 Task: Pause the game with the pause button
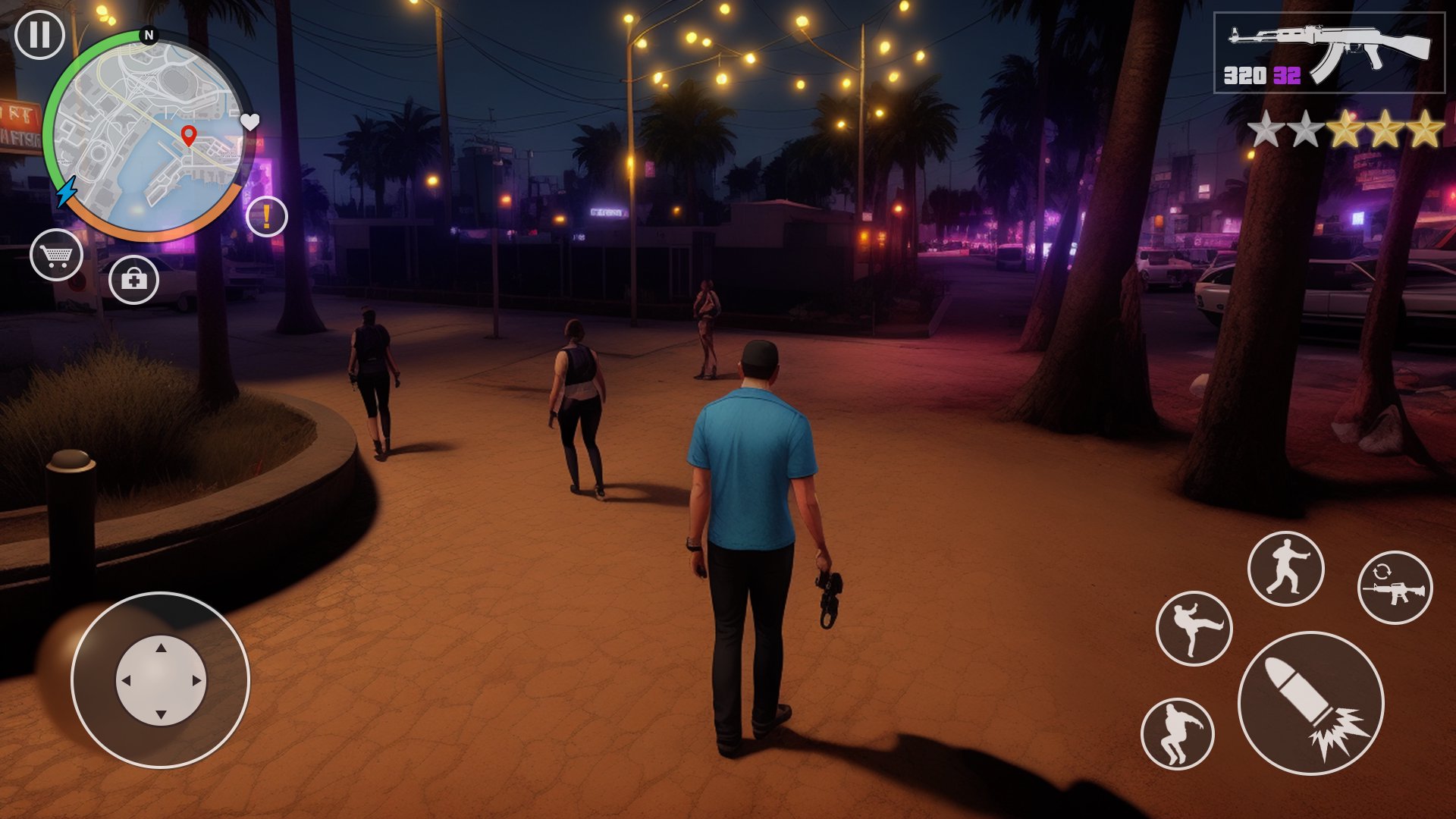click(39, 34)
